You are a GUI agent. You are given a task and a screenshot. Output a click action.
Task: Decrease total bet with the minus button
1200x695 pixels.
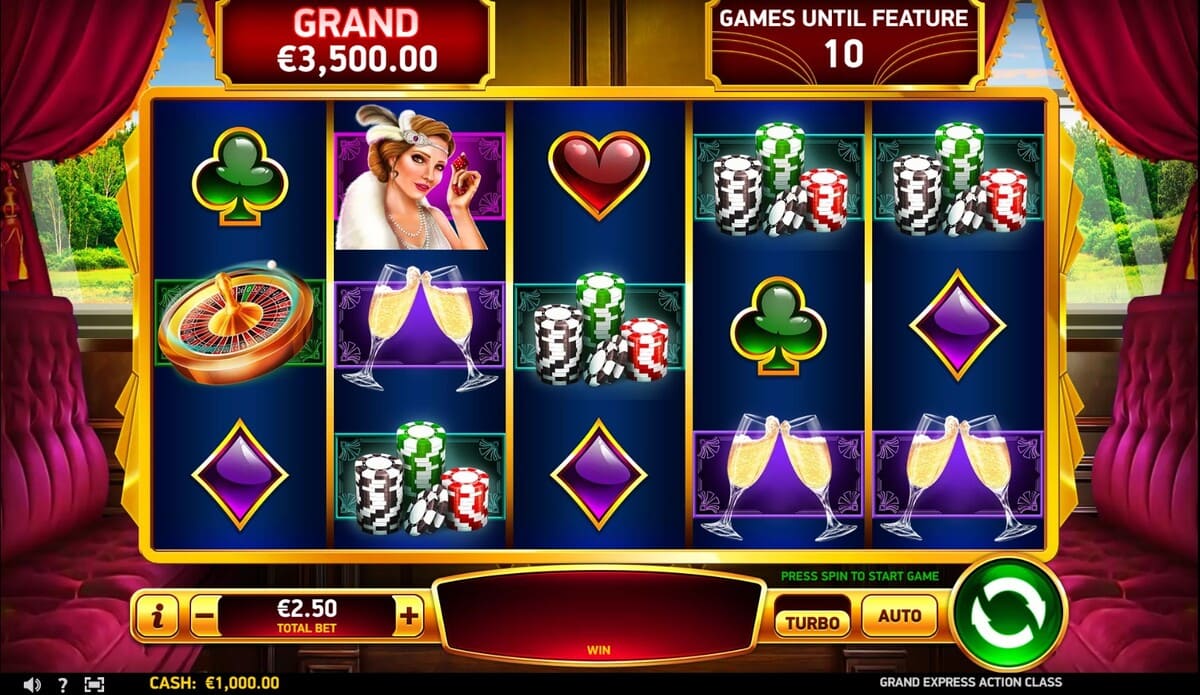click(203, 617)
